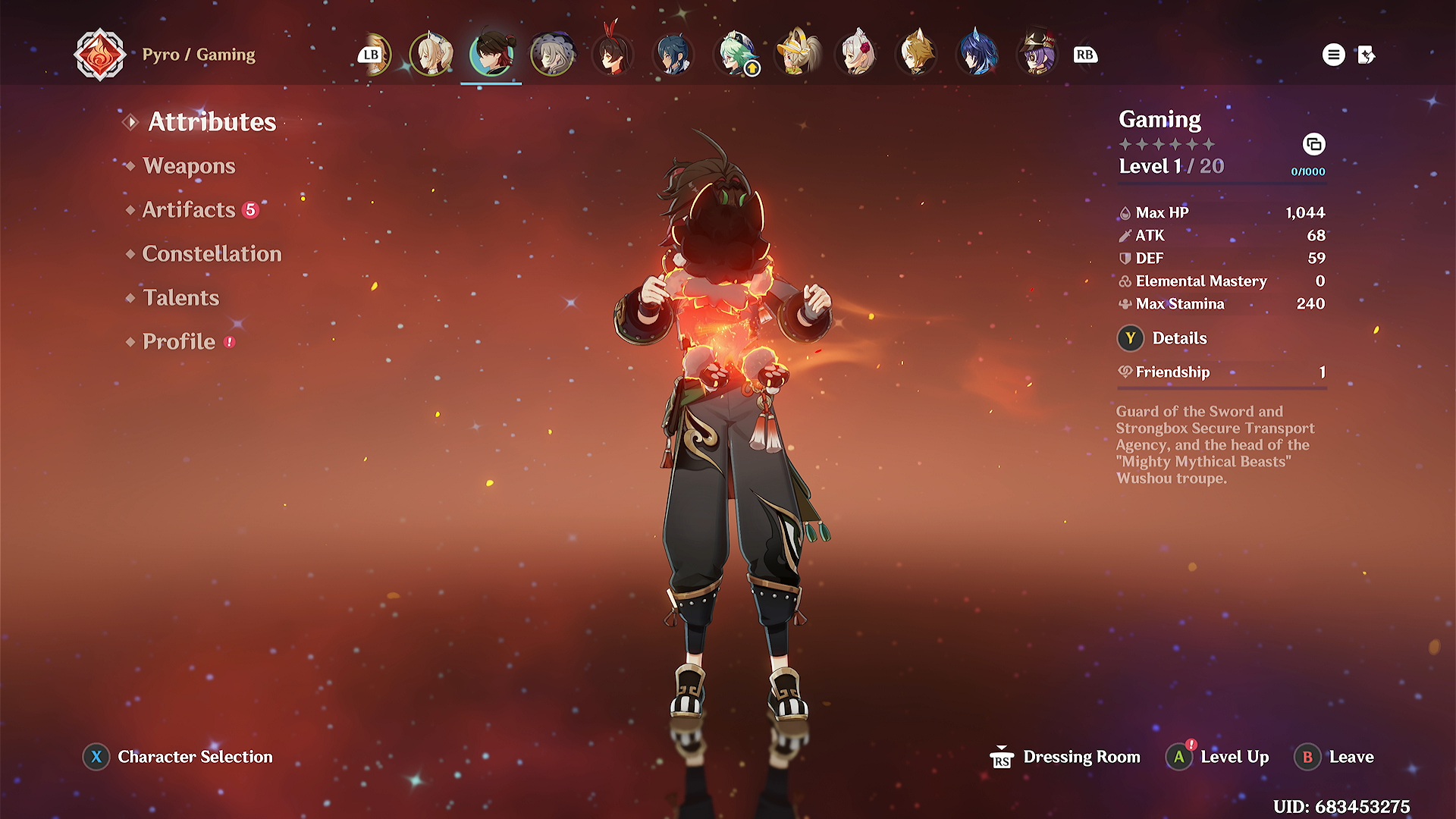Switch to Kaeya's dark blue-haired portrait
The height and width of the screenshot is (819, 1456).
(x=673, y=55)
